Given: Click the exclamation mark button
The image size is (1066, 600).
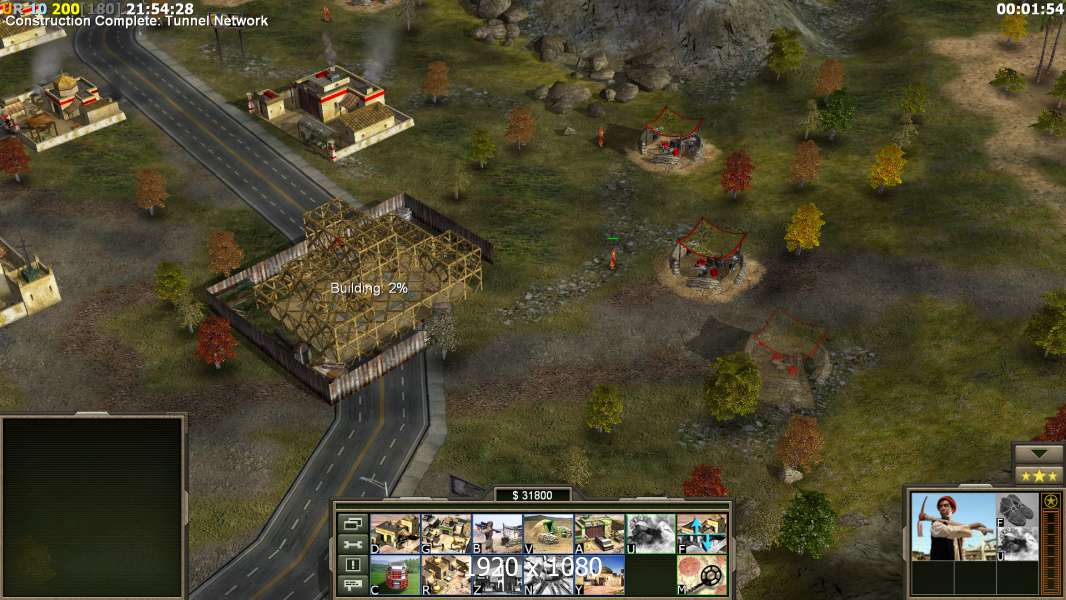Looking at the screenshot, I should [x=351, y=565].
